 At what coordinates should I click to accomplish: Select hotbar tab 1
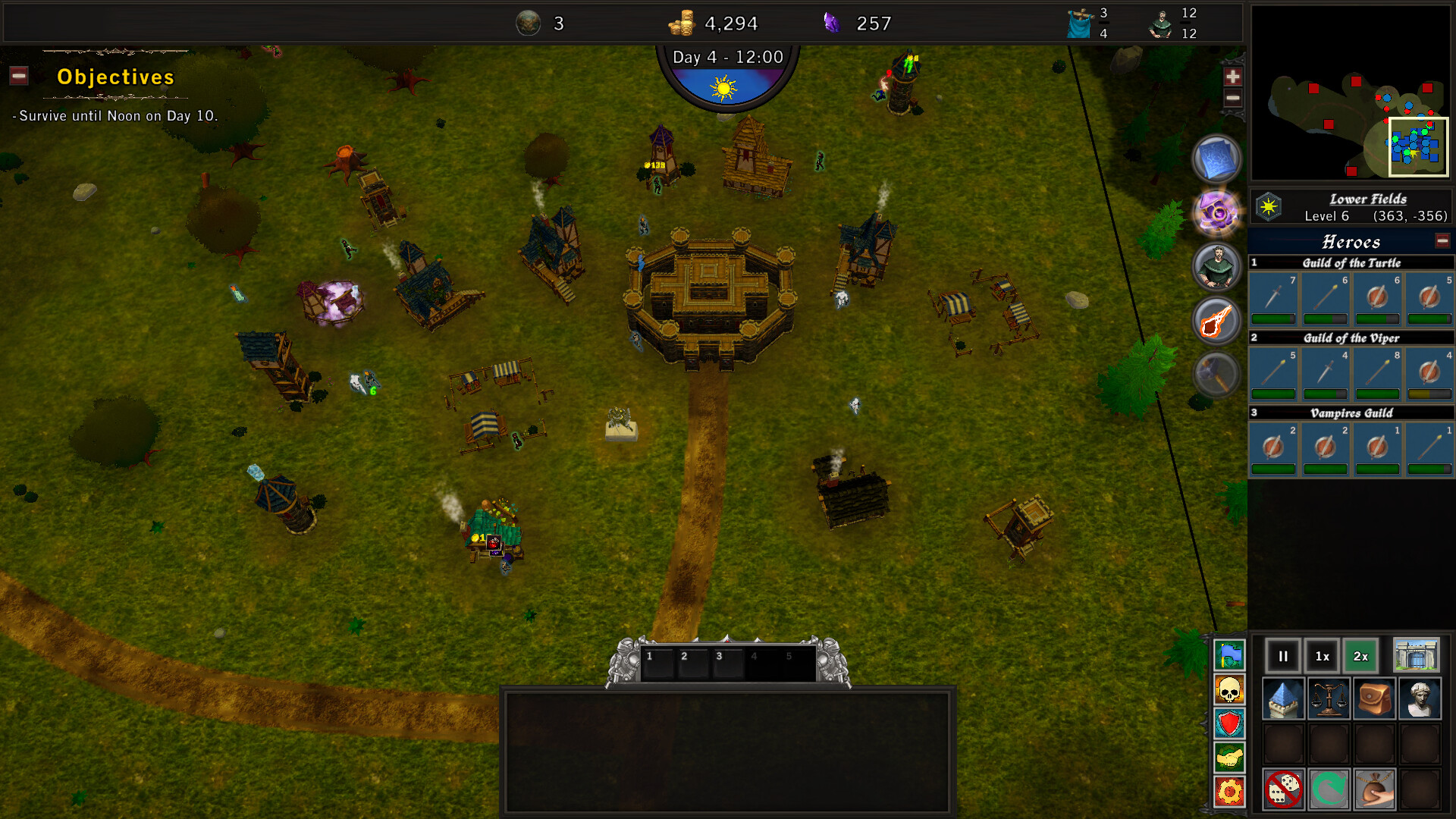[x=656, y=661]
